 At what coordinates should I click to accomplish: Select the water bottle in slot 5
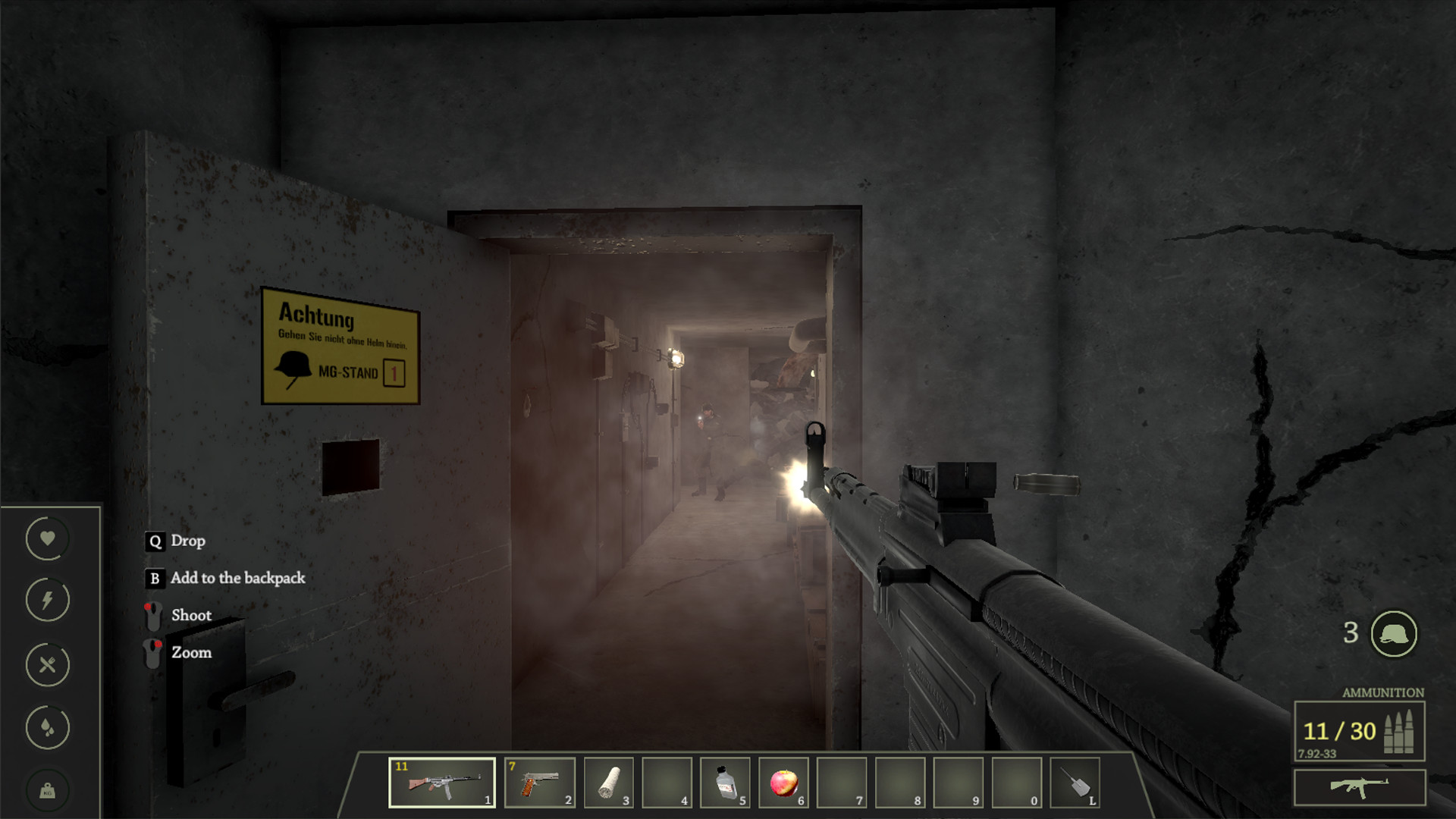pos(725,783)
